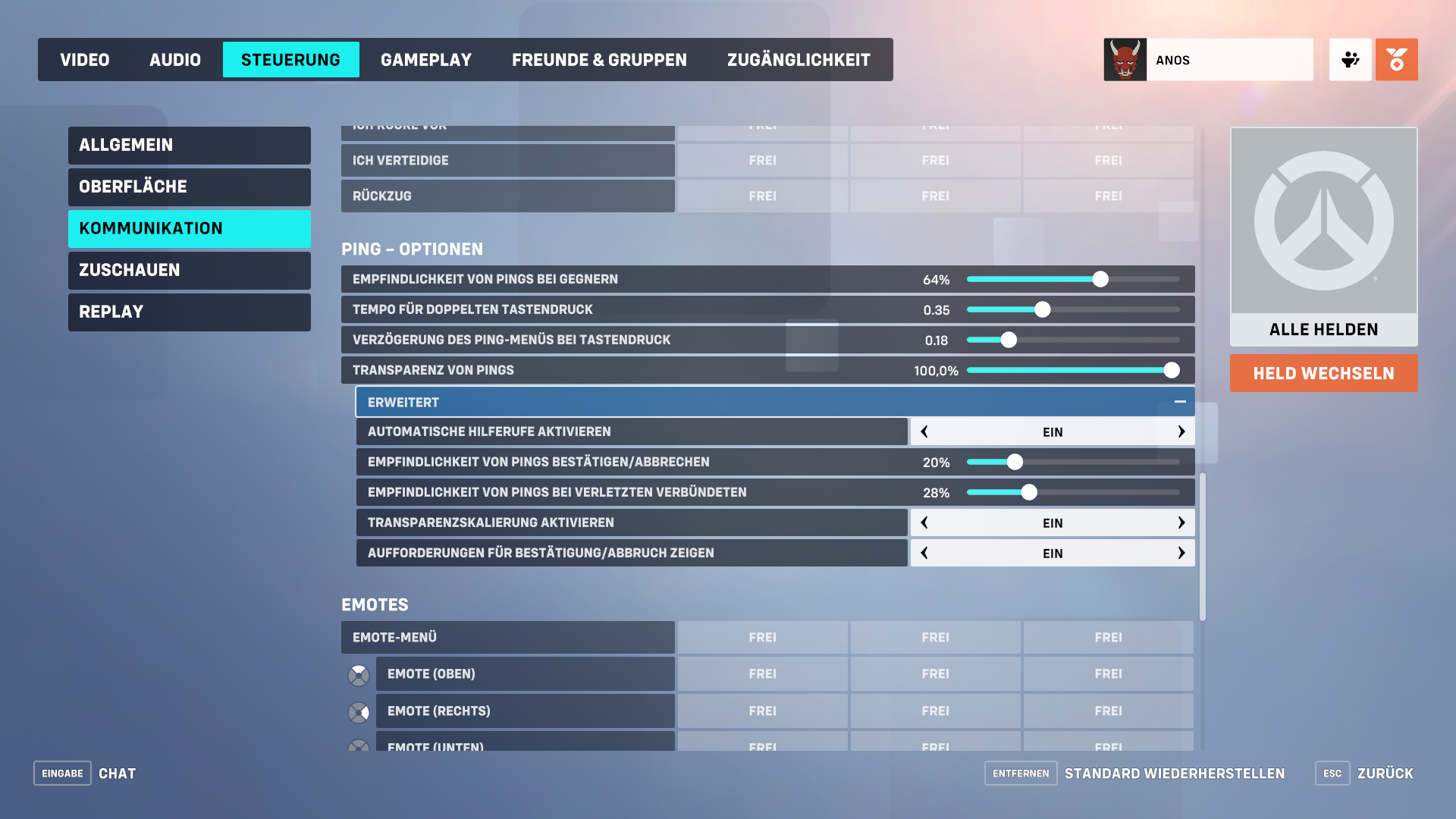Adjust the Transparenz von Pings slider

(x=1172, y=370)
